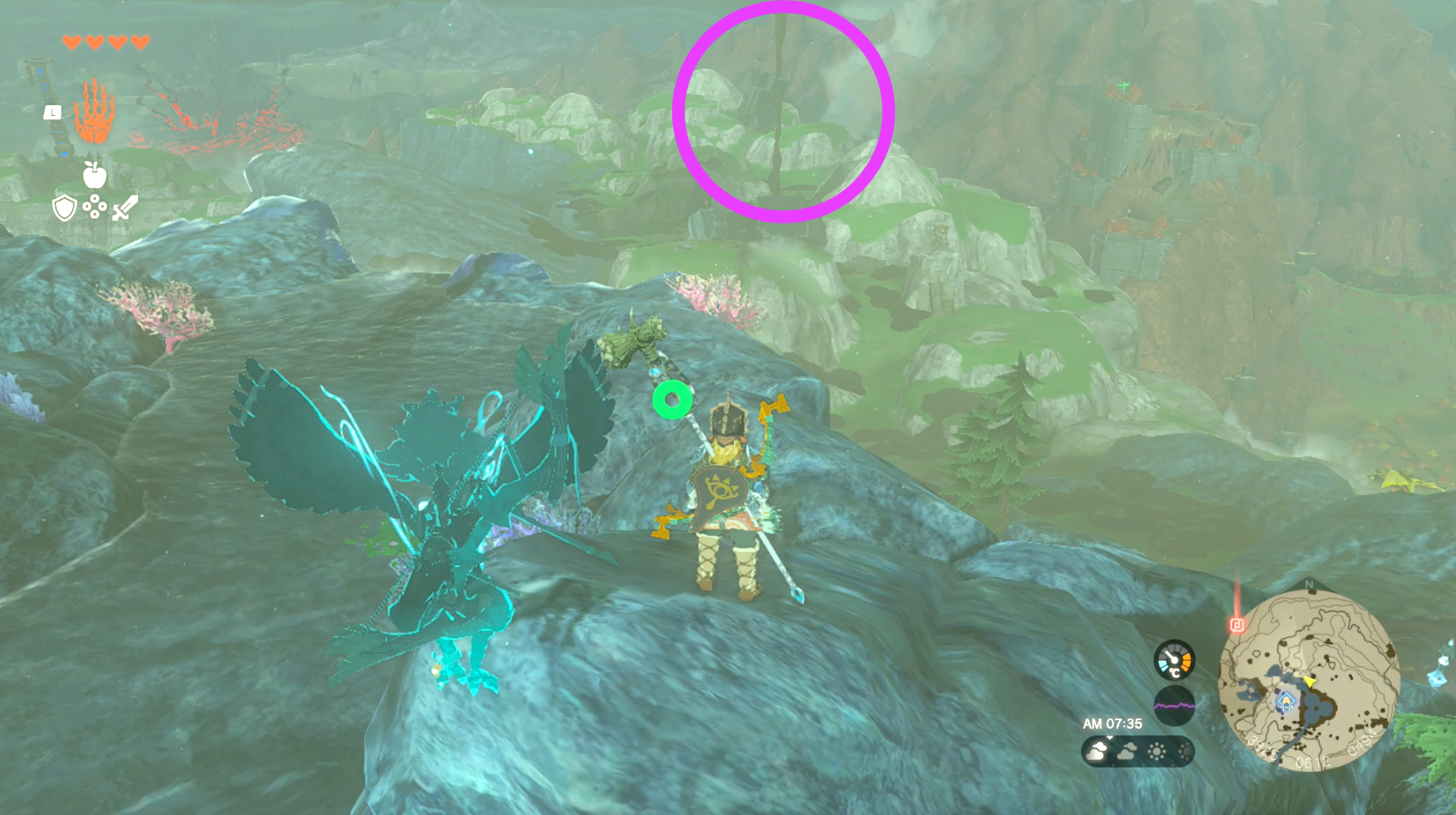
Task: Select the Ultrahand ability hand icon
Action: 95,111
